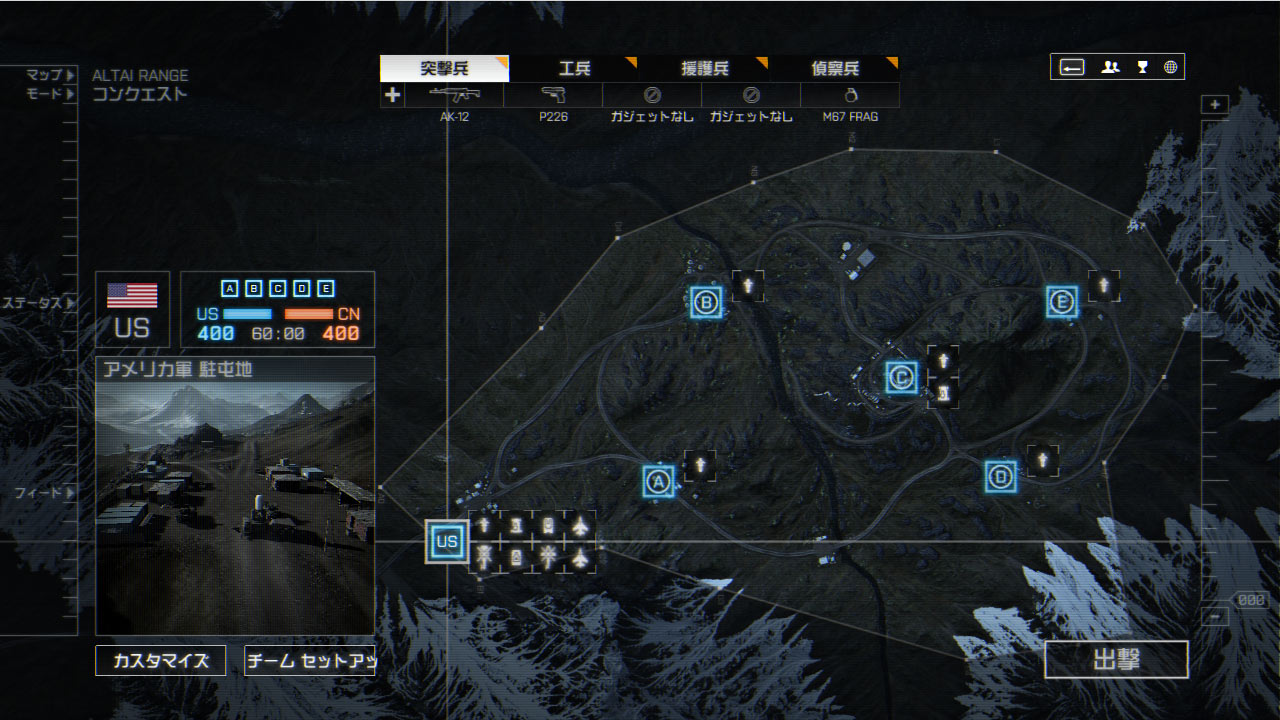Zoom in the map with plus button
Image resolution: width=1280 pixels, height=720 pixels.
1215,105
